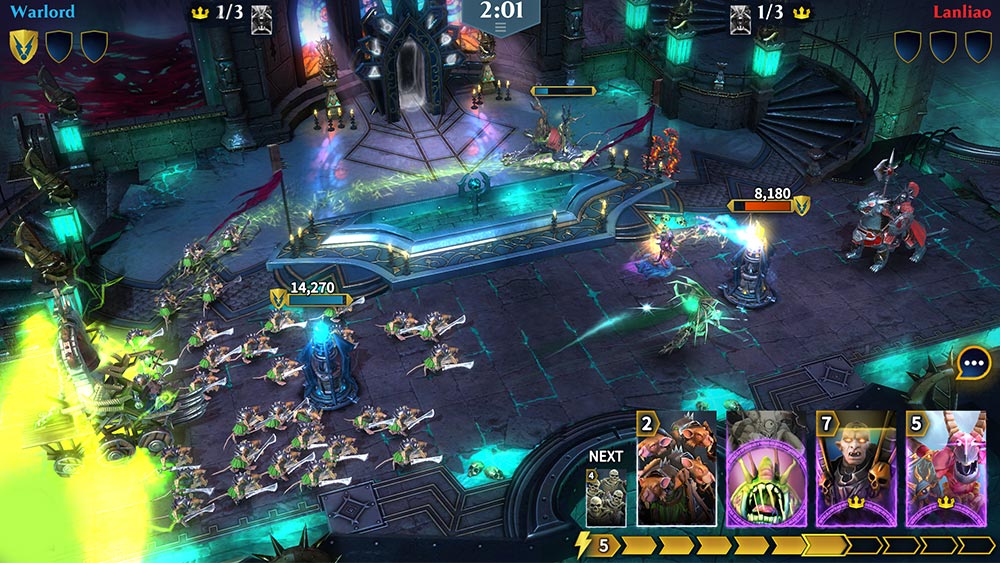Choose the green fanged monster card
Viewport: 1000px width, 563px height.
(766, 469)
